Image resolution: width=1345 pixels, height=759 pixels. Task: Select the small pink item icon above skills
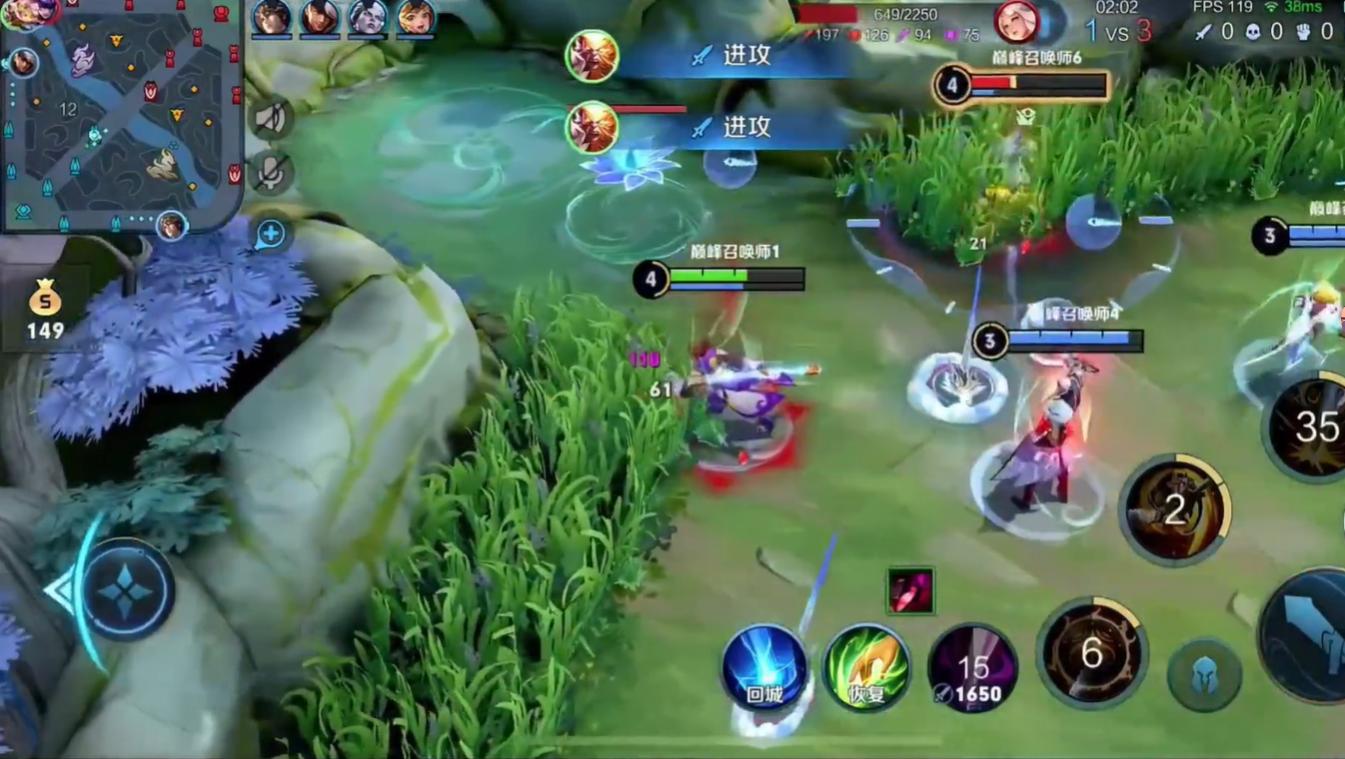(910, 590)
